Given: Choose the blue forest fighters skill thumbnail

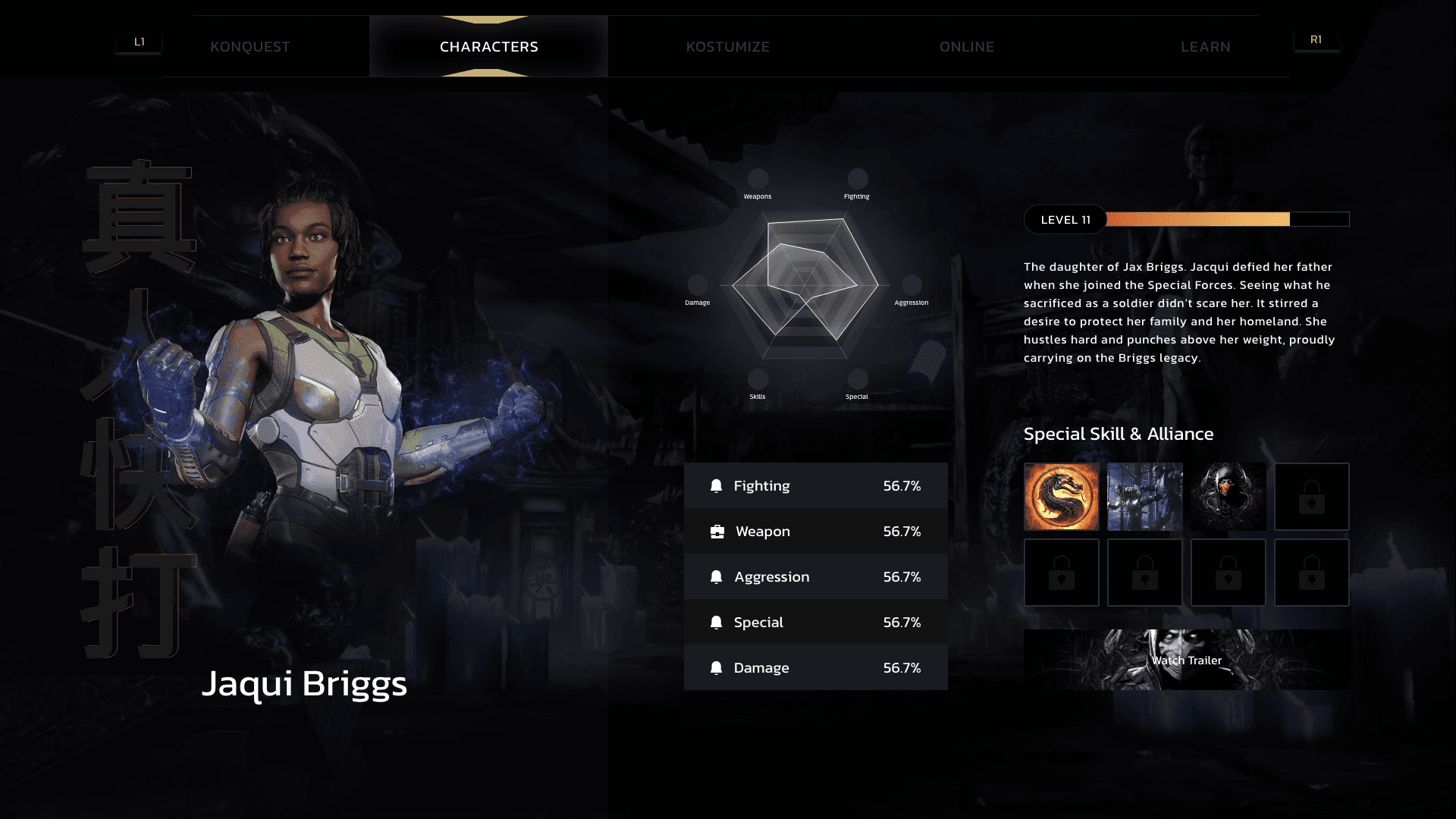Looking at the screenshot, I should (1145, 497).
